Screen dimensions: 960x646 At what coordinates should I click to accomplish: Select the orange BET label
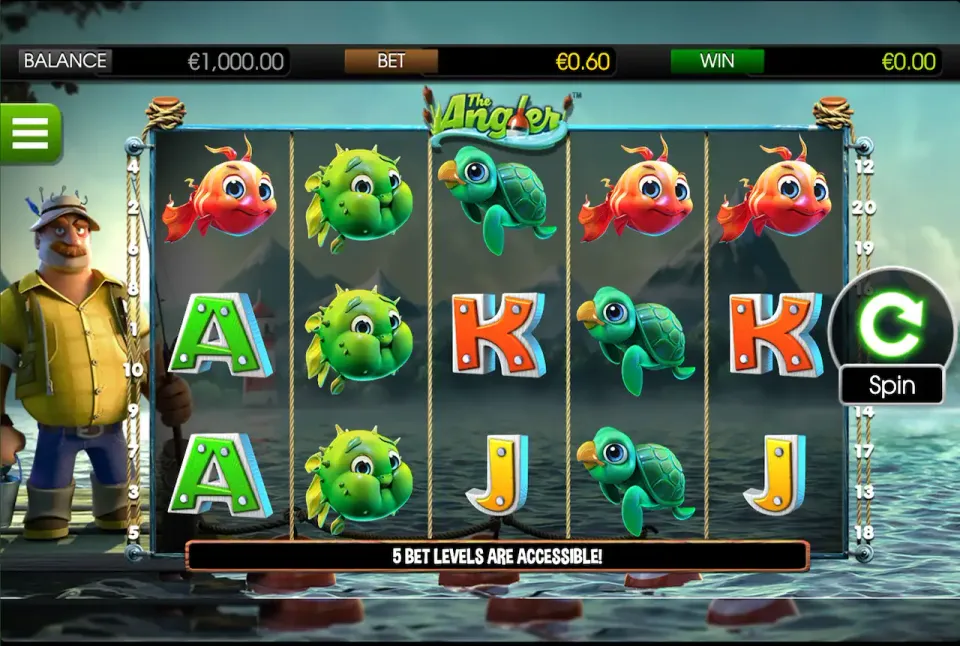point(391,61)
